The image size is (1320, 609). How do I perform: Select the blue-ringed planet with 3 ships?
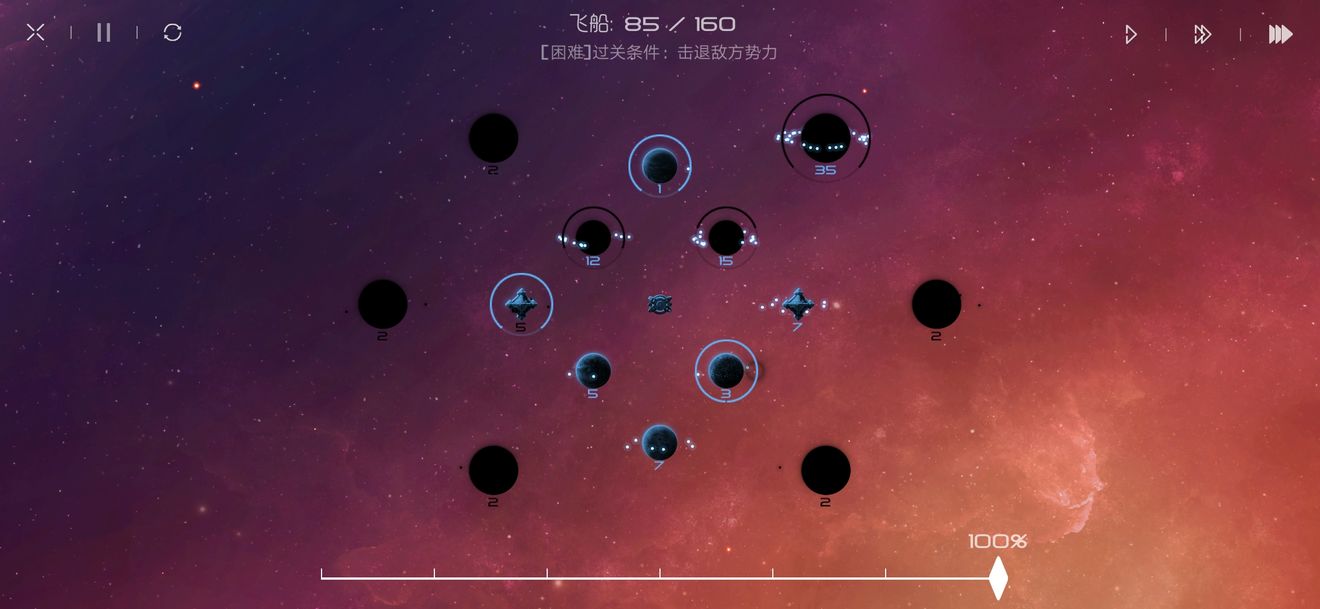click(x=726, y=370)
